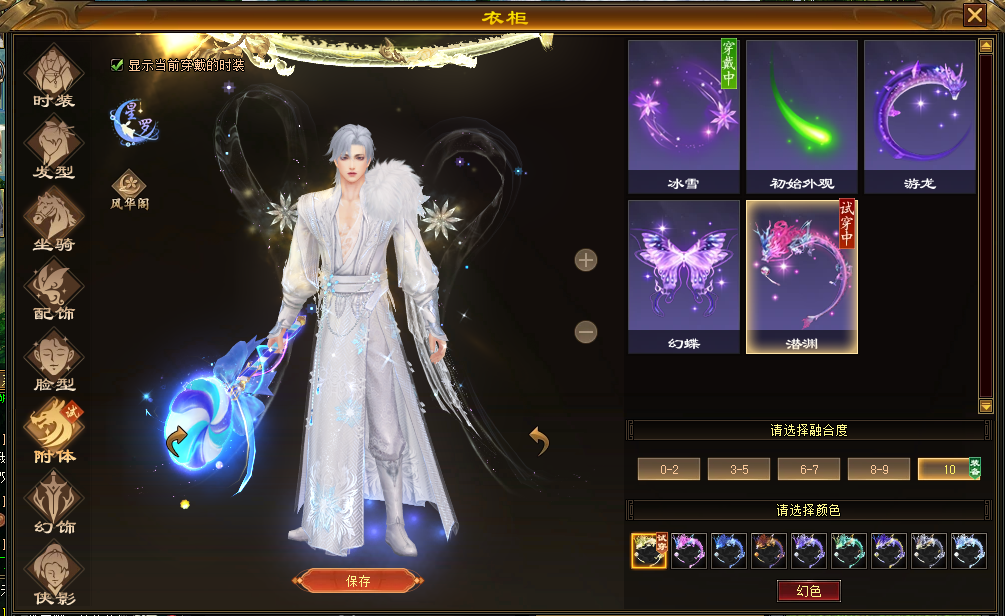Select fusion level 8-9
1005x616 pixels.
(x=879, y=469)
